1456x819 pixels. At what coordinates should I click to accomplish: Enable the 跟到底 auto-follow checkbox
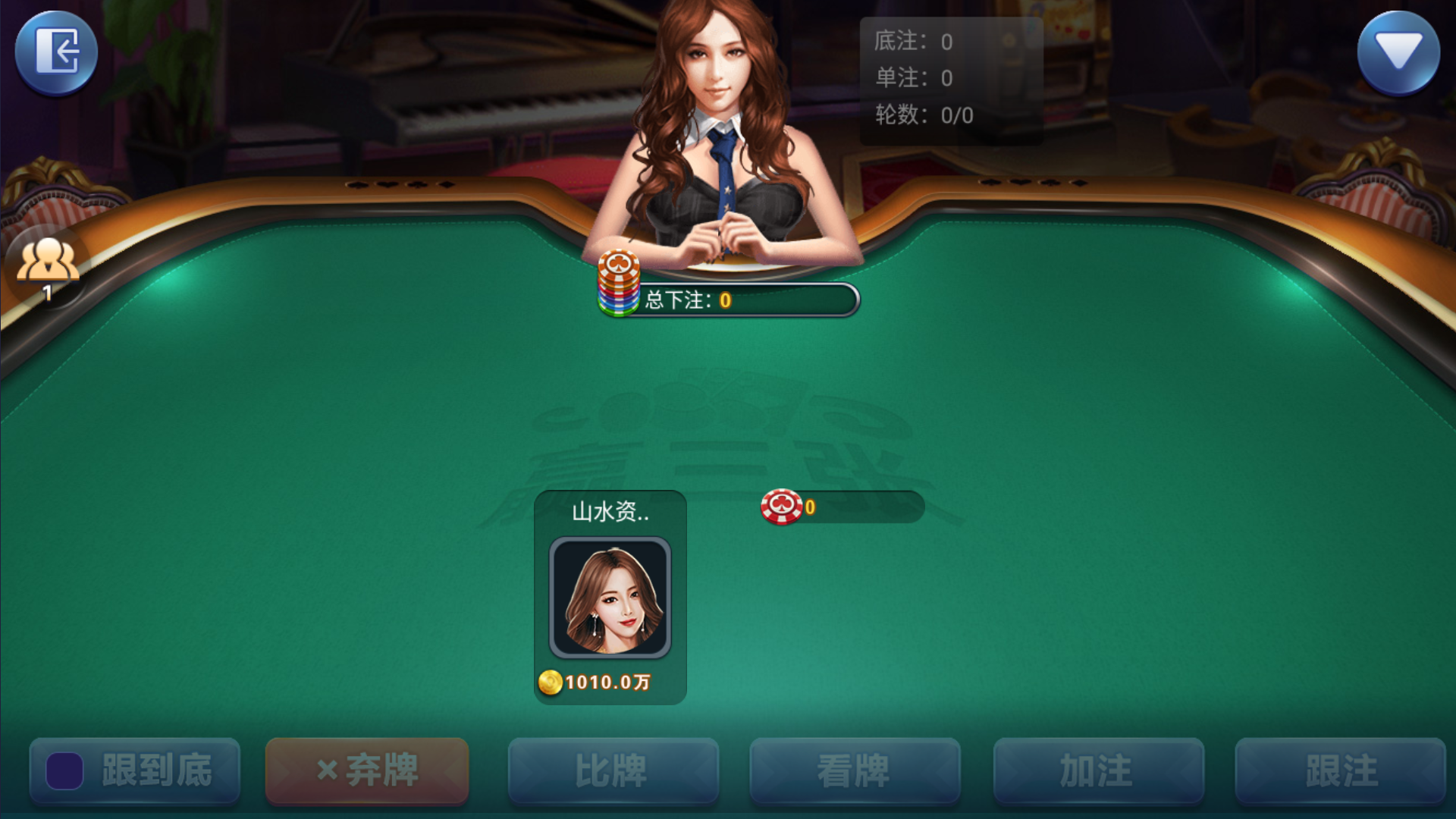point(64,769)
